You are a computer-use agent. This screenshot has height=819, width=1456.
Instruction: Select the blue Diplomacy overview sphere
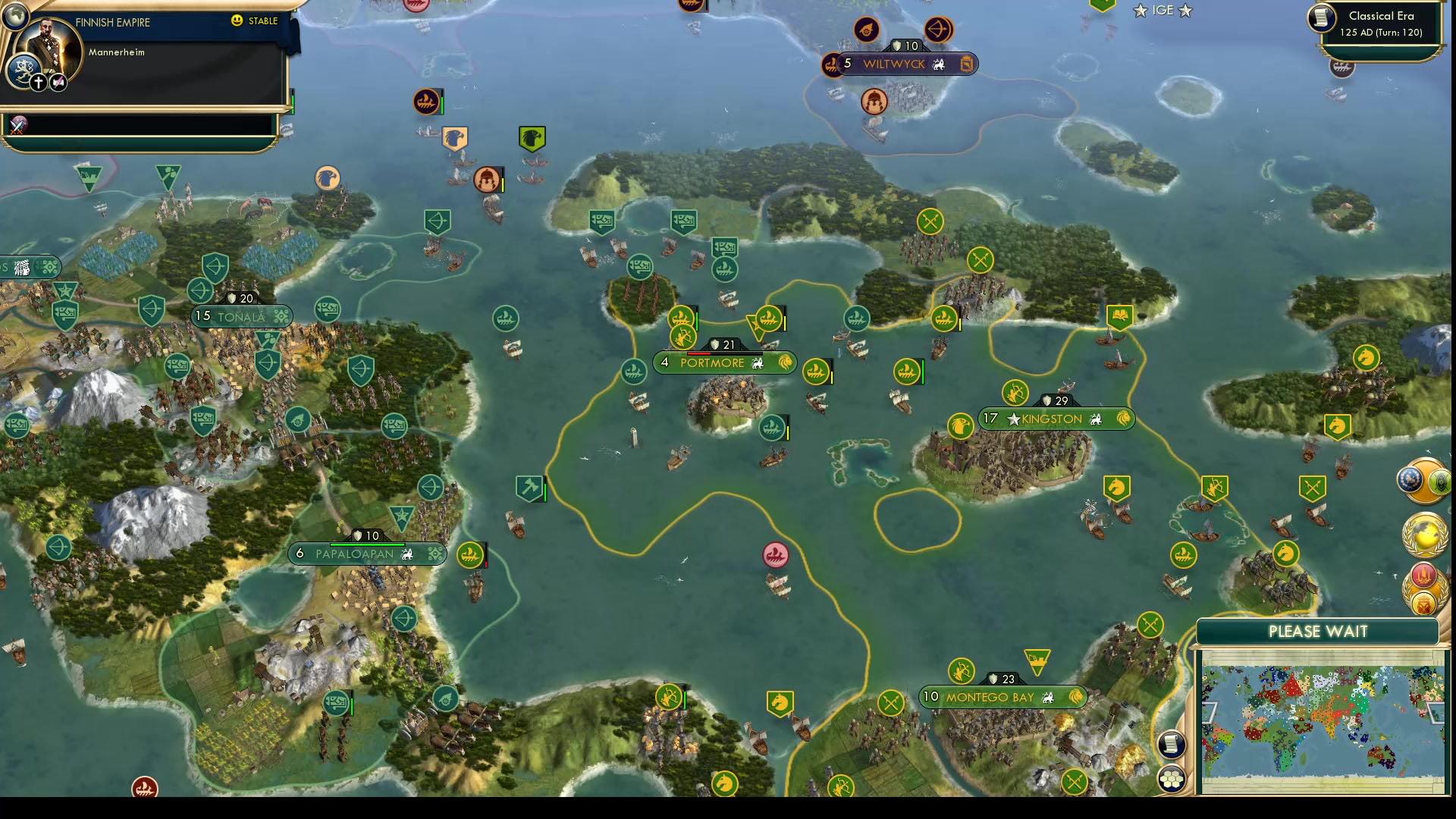click(x=1408, y=479)
